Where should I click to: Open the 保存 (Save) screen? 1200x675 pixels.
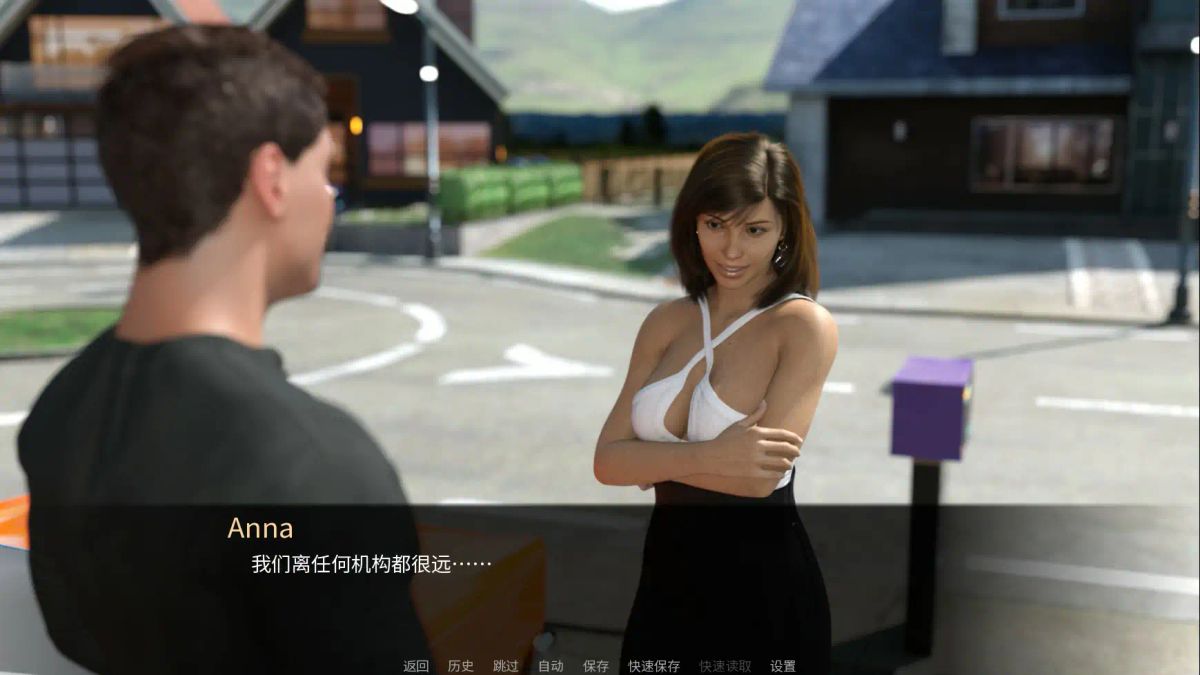[596, 666]
